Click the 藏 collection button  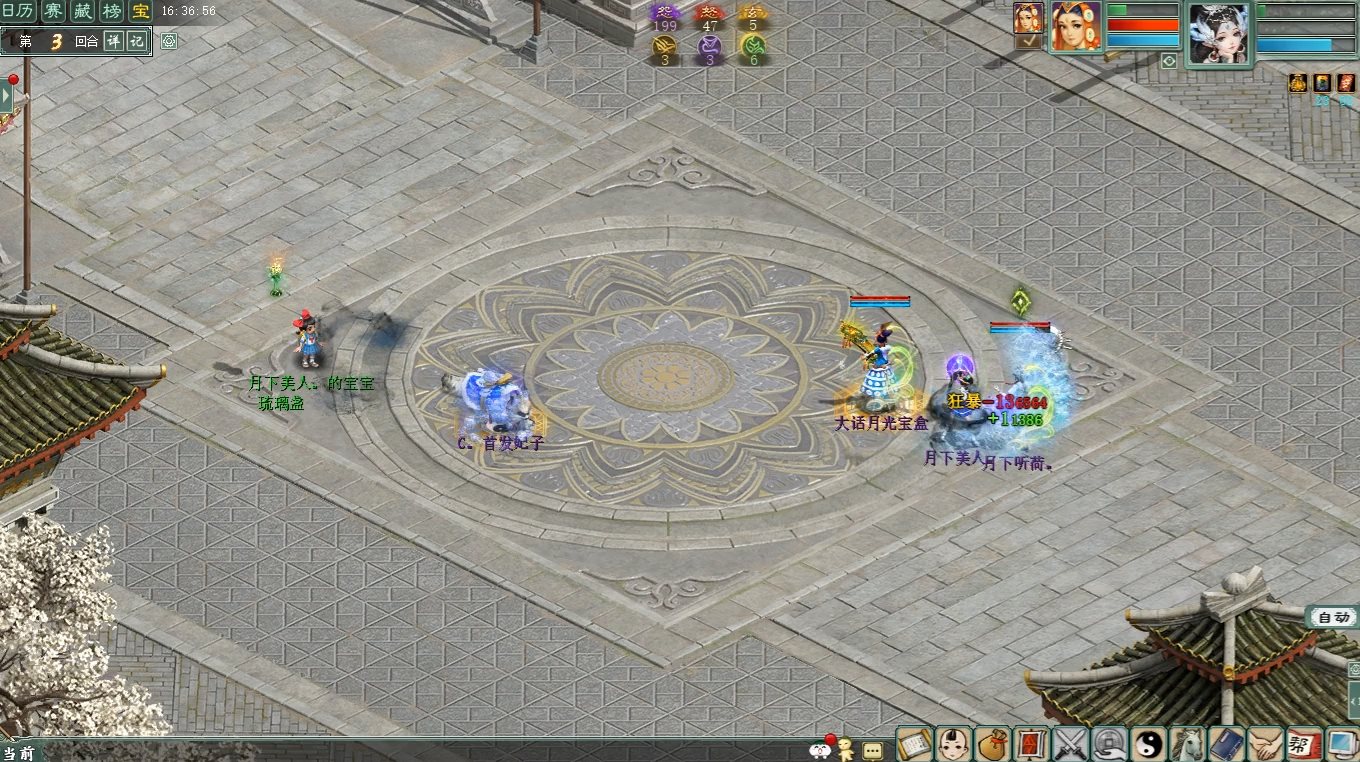tap(83, 12)
